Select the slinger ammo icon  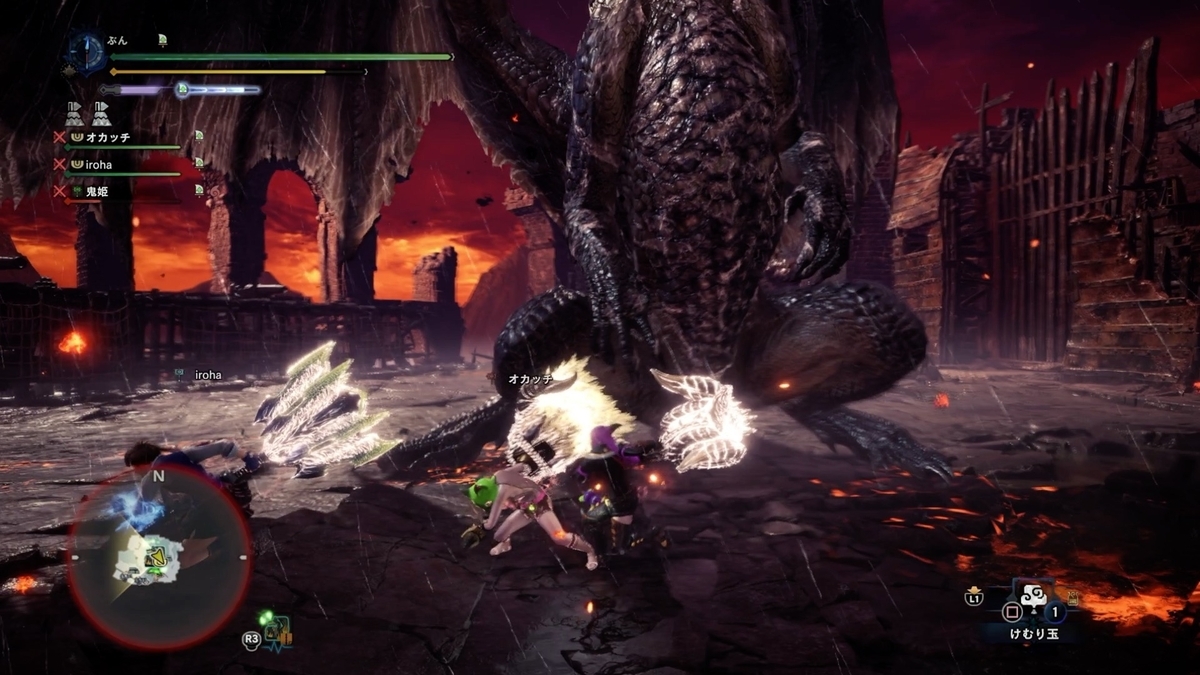(x=275, y=629)
